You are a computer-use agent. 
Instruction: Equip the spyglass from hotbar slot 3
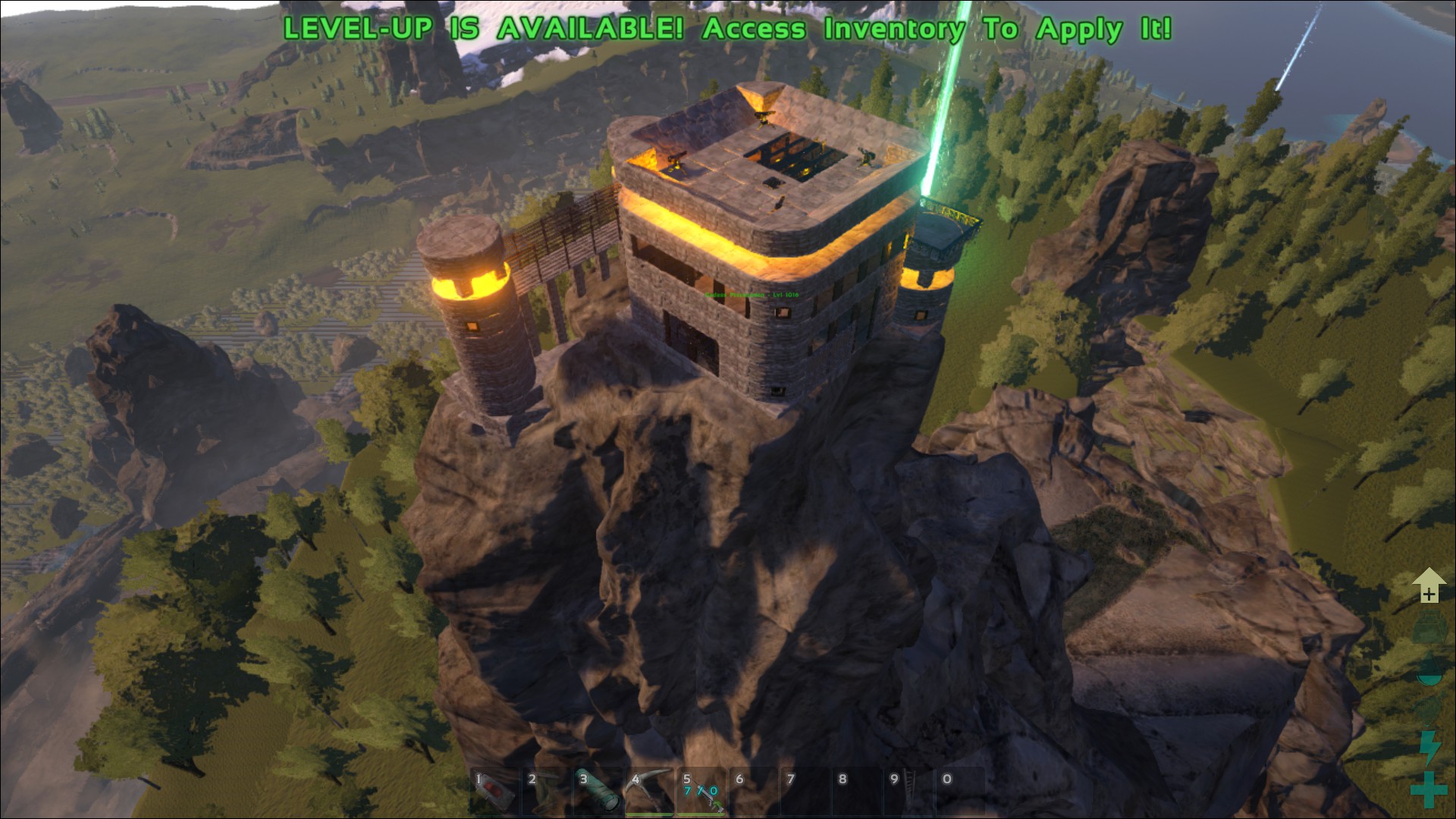[598, 792]
